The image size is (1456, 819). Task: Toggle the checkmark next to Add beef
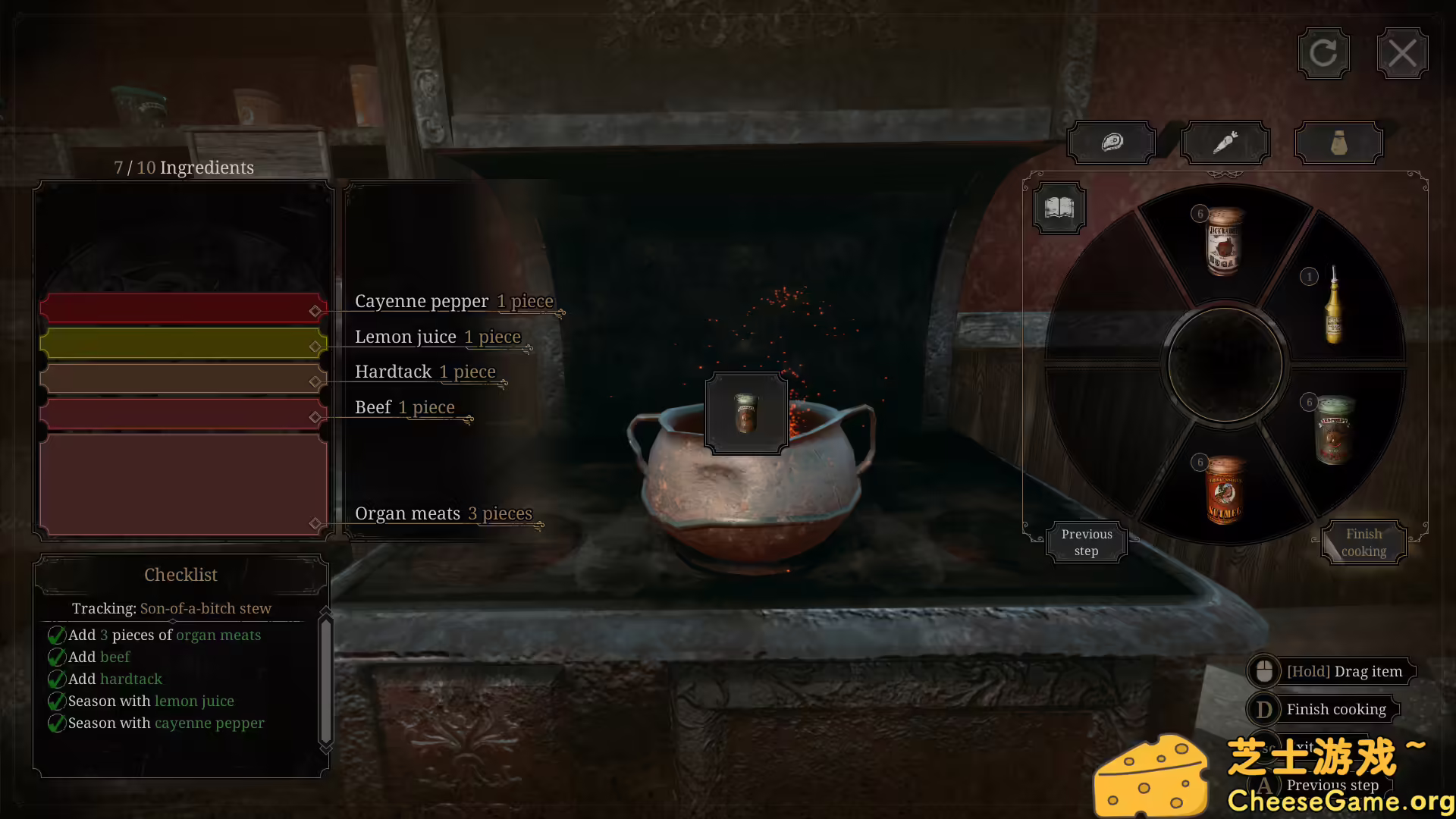(57, 657)
